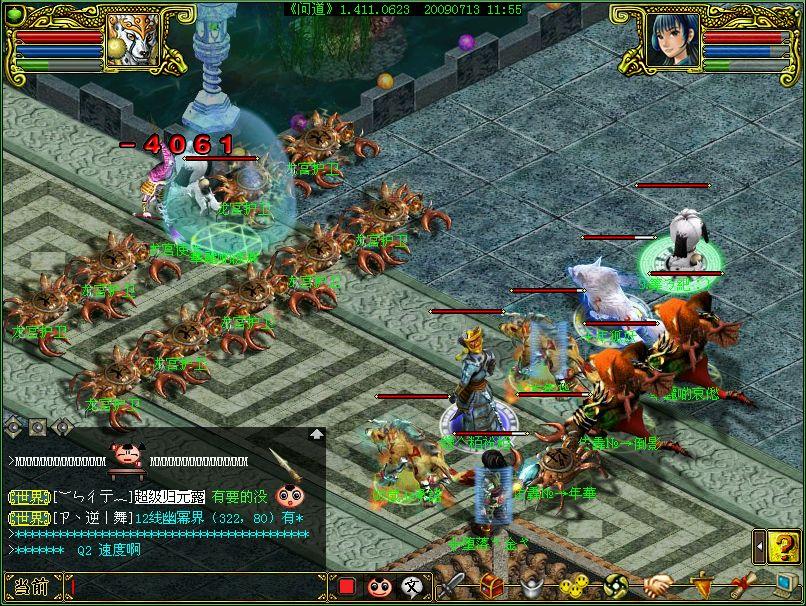Click the yellow-black swirl icon

click(x=615, y=586)
